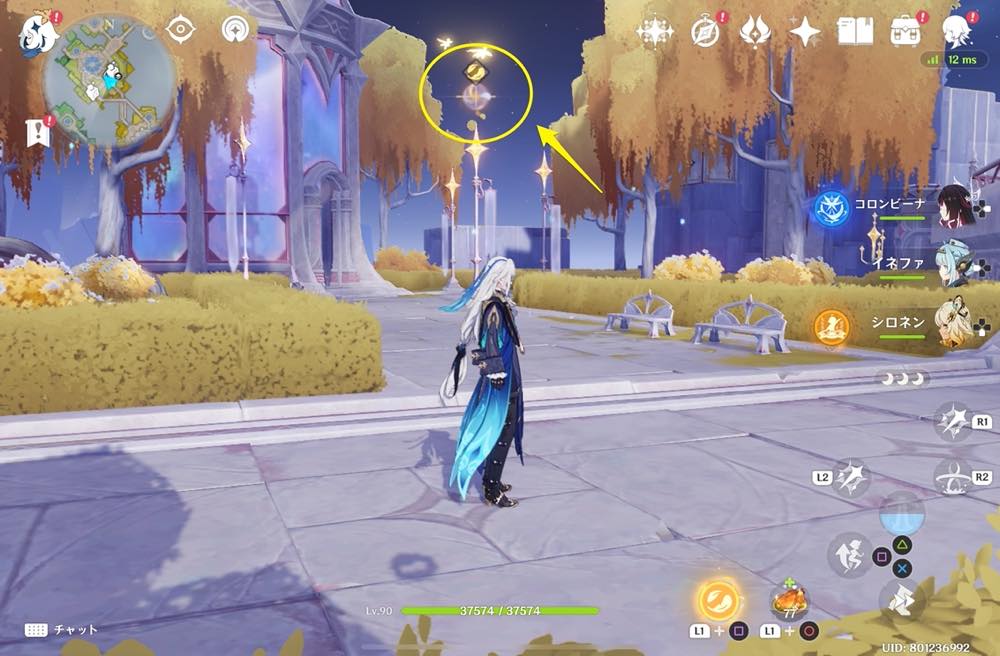Tap the jump action button
Viewport: 1000px width, 656px height.
coord(902,600)
